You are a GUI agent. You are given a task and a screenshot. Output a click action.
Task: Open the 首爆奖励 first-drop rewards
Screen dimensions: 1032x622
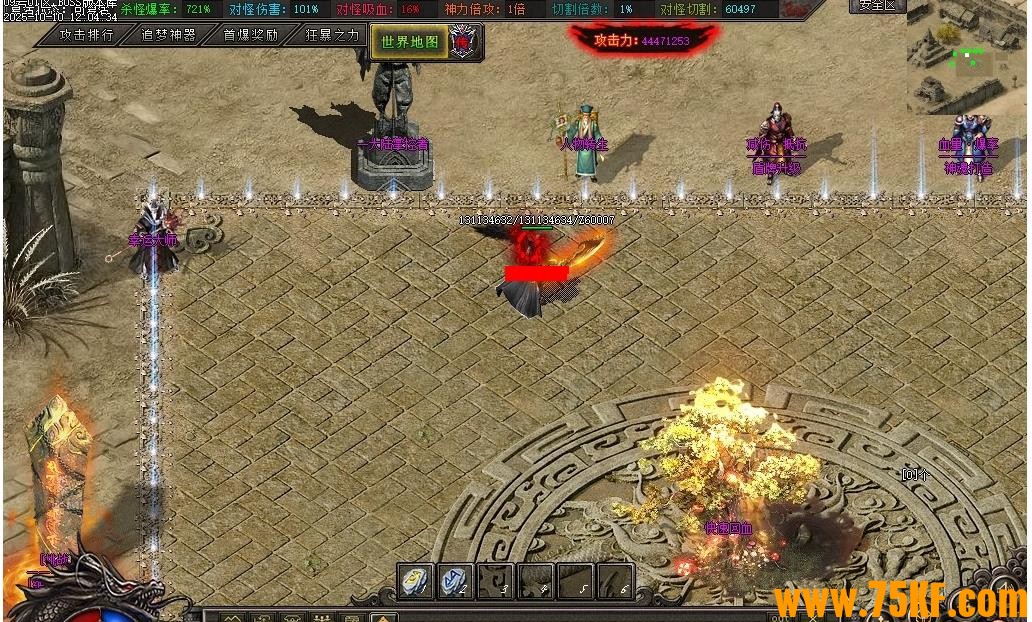[x=250, y=35]
